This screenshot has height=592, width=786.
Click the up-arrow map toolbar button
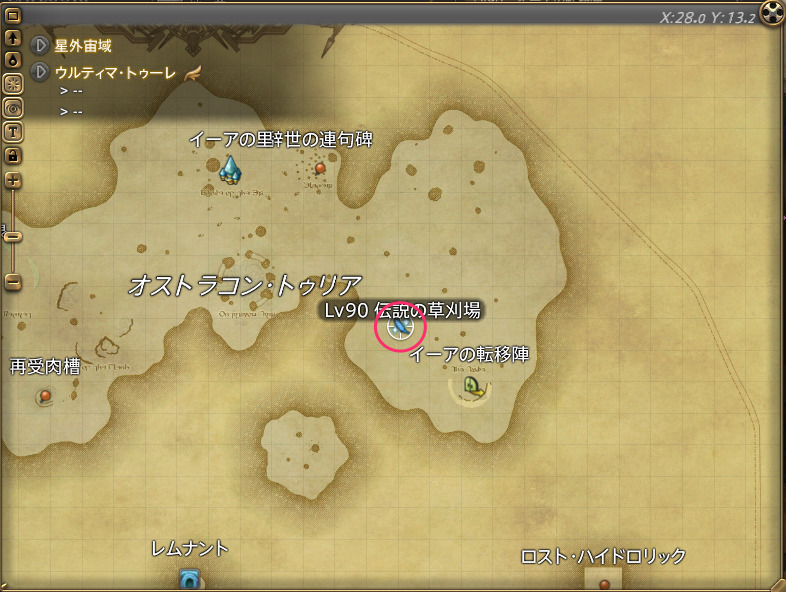[x=13, y=38]
